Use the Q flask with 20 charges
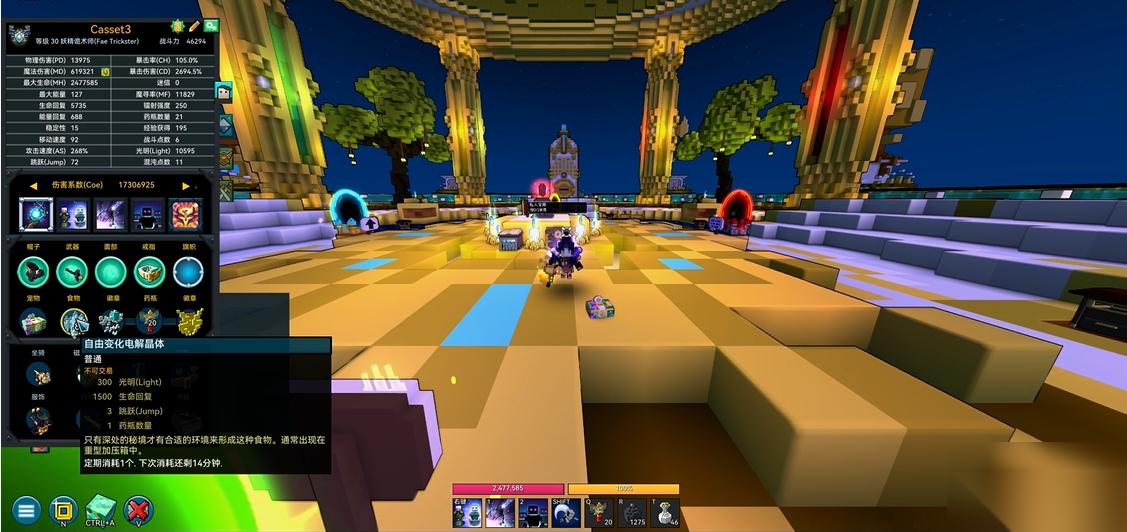This screenshot has width=1127, height=532. point(600,513)
